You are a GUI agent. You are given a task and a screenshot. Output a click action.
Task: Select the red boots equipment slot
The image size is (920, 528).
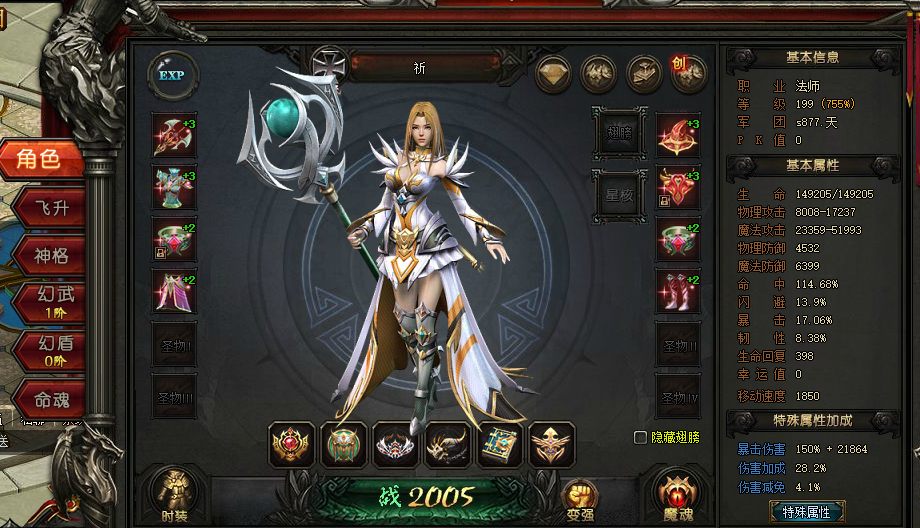coord(678,291)
